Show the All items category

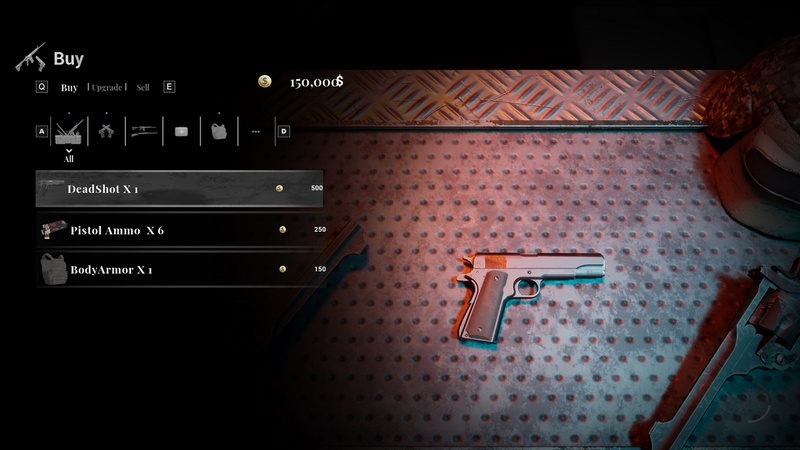click(69, 132)
